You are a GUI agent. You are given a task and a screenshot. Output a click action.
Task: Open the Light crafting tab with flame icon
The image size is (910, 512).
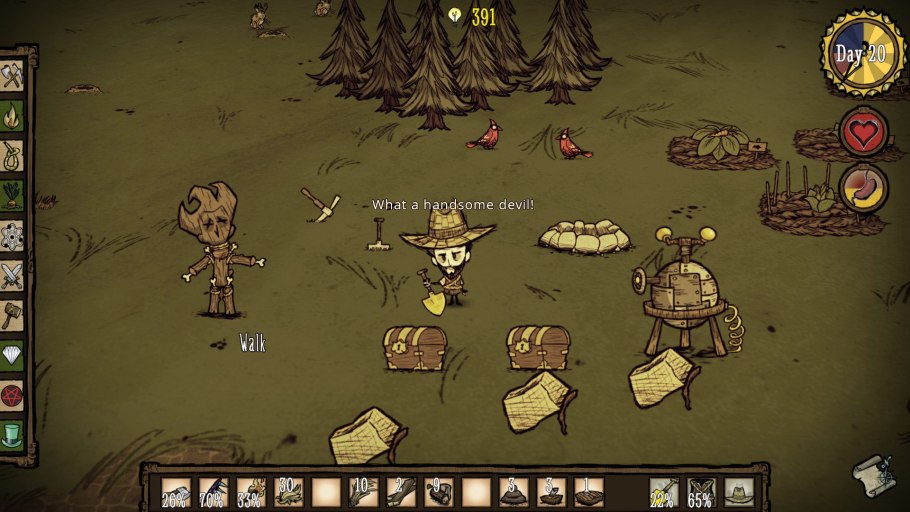click(x=12, y=116)
